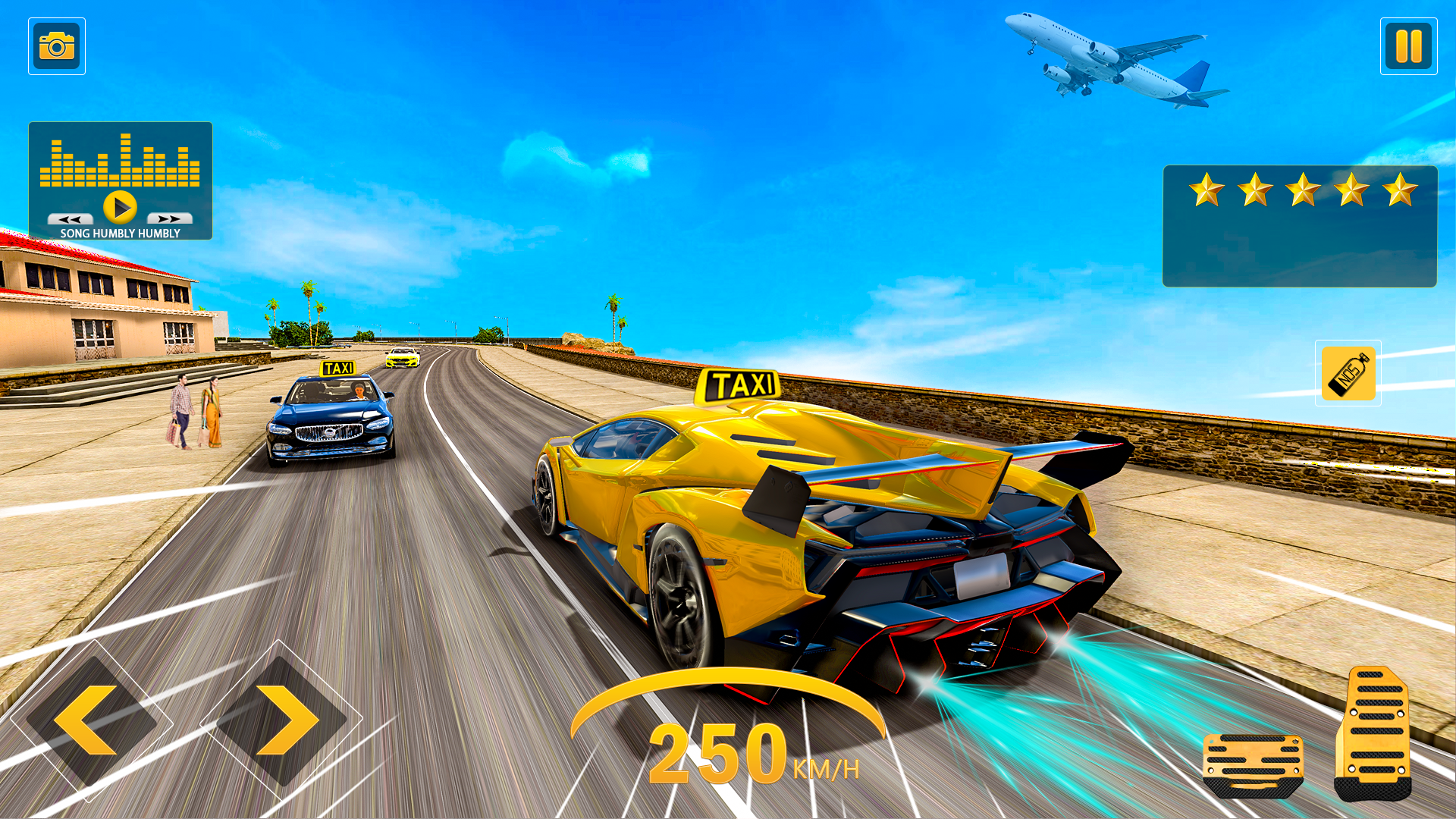Screen dimensions: 1456x819
Task: Click the song title SONG HUMBLY HUMBLY
Action: 120,234
